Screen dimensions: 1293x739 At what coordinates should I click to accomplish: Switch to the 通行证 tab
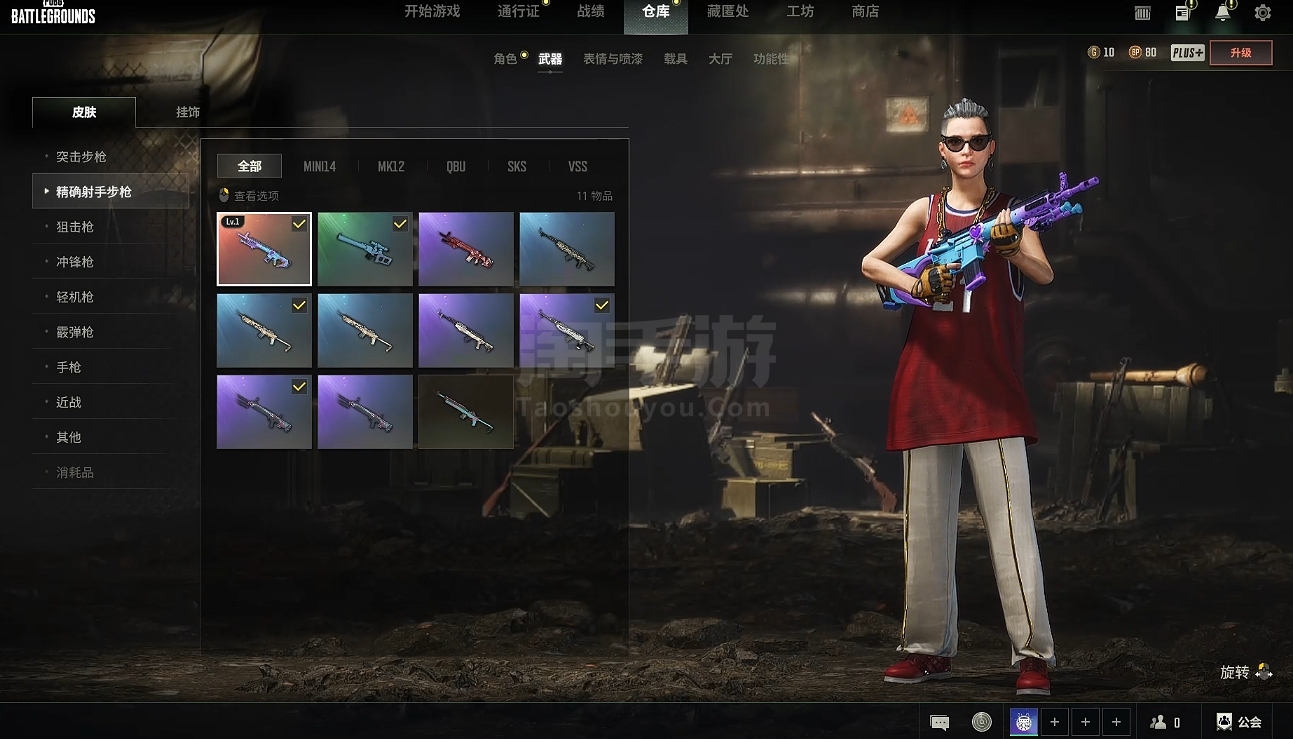518,12
